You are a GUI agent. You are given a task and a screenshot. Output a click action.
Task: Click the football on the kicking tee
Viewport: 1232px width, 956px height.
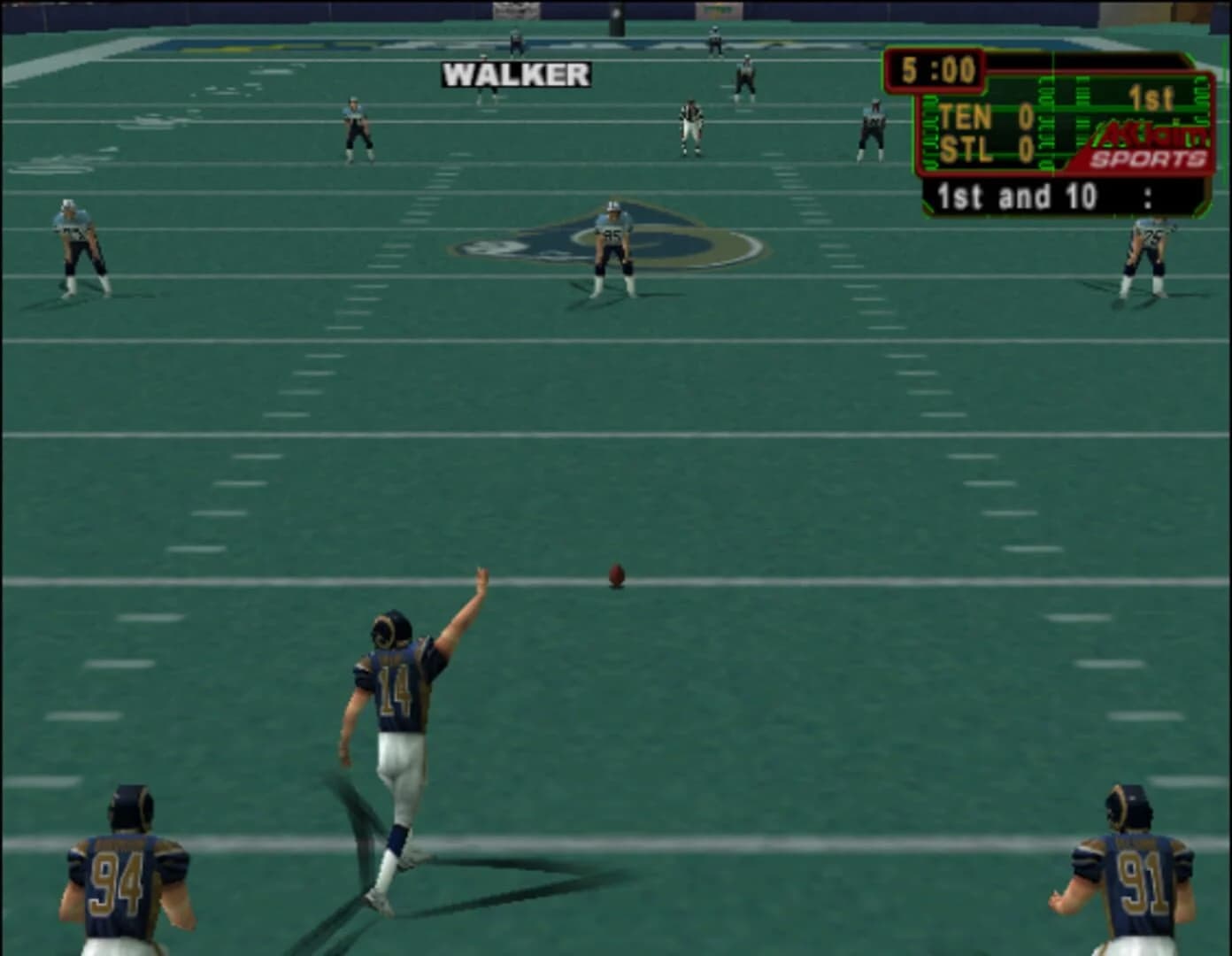point(616,575)
